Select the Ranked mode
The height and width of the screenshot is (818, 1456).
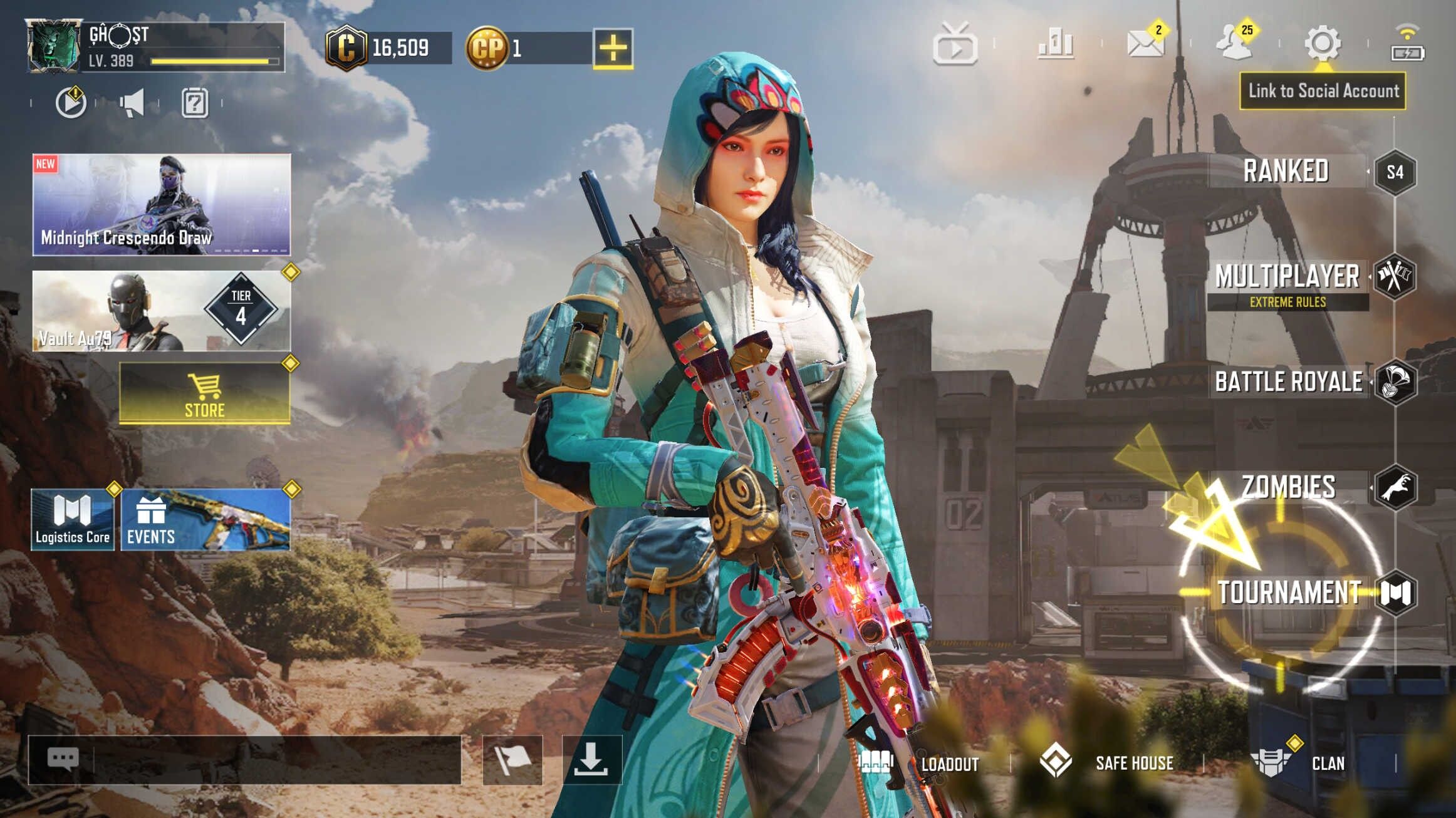tap(1287, 172)
